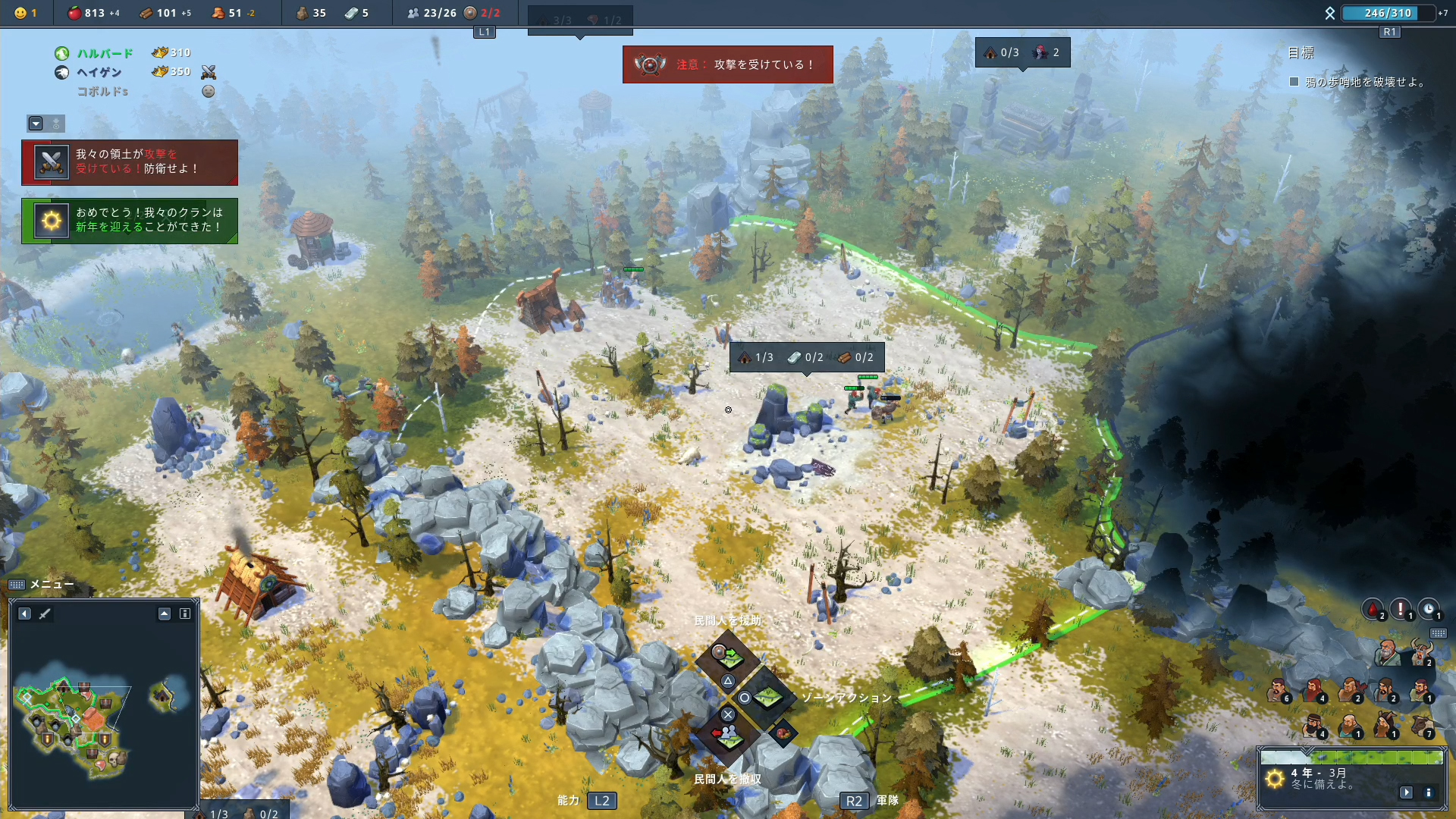The width and height of the screenshot is (1456, 819).
Task: Collapse the minimap with the up arrow
Action: [x=165, y=613]
